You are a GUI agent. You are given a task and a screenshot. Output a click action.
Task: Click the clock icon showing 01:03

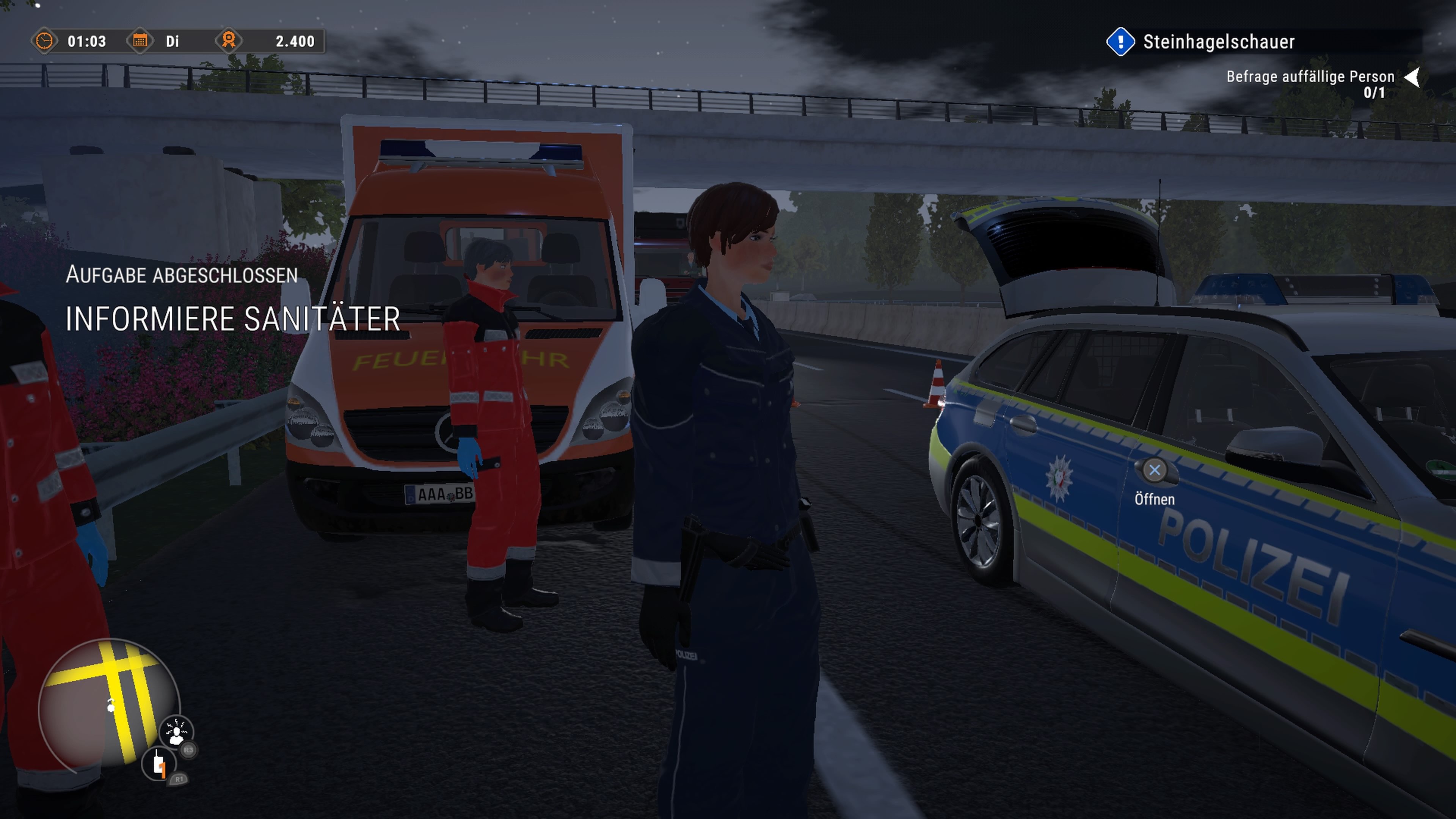click(45, 42)
